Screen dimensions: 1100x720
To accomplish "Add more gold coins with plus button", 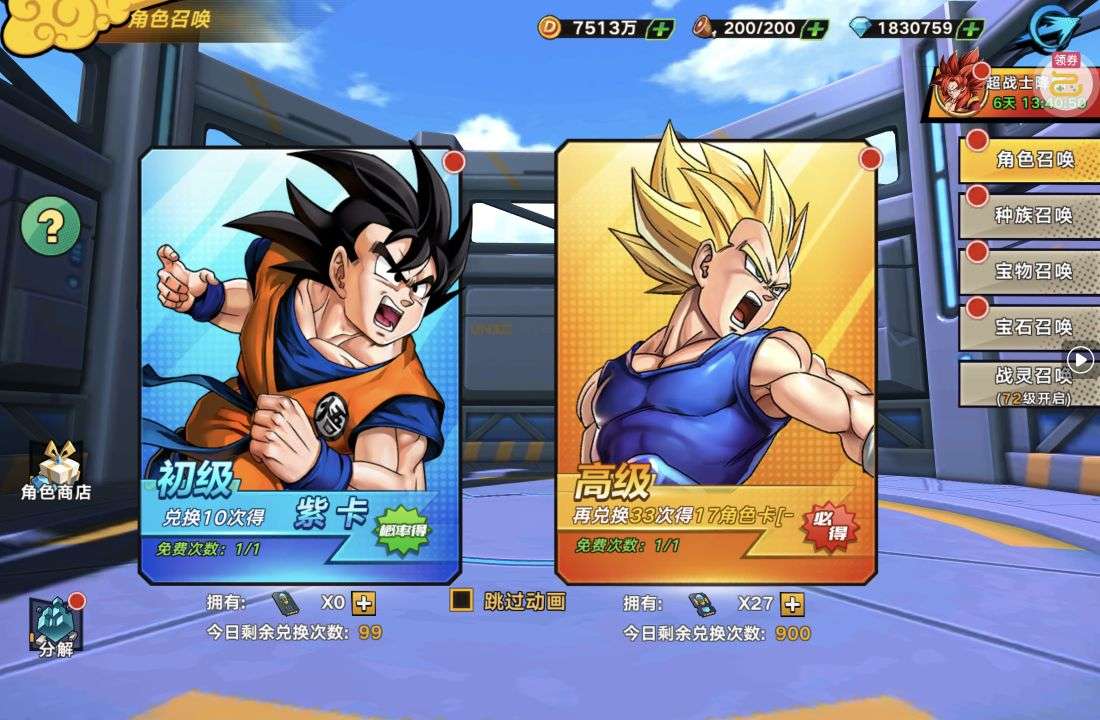I will pos(660,28).
